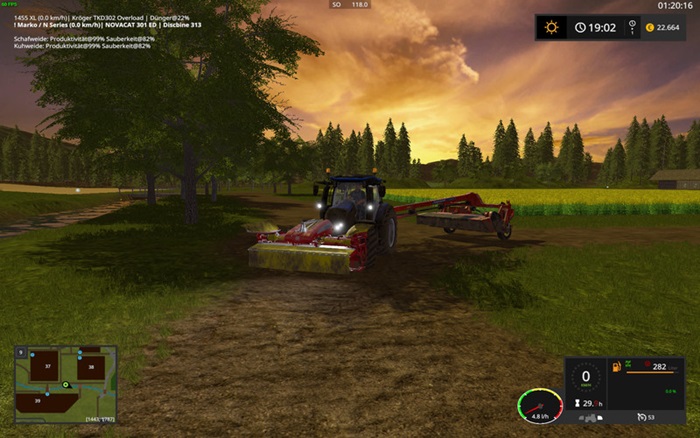This screenshot has width=700, height=438.
Task: Open the minimap showing fields 37–39
Action: click(x=65, y=384)
